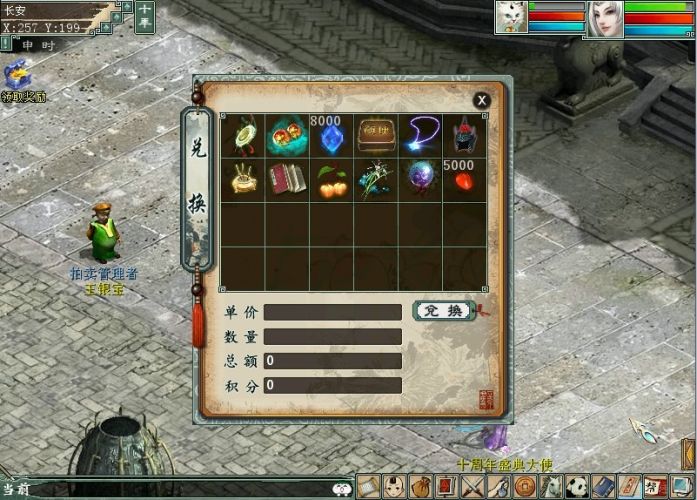Open the 领取奖励 reward chest
697x500 pixels.
[x=18, y=77]
